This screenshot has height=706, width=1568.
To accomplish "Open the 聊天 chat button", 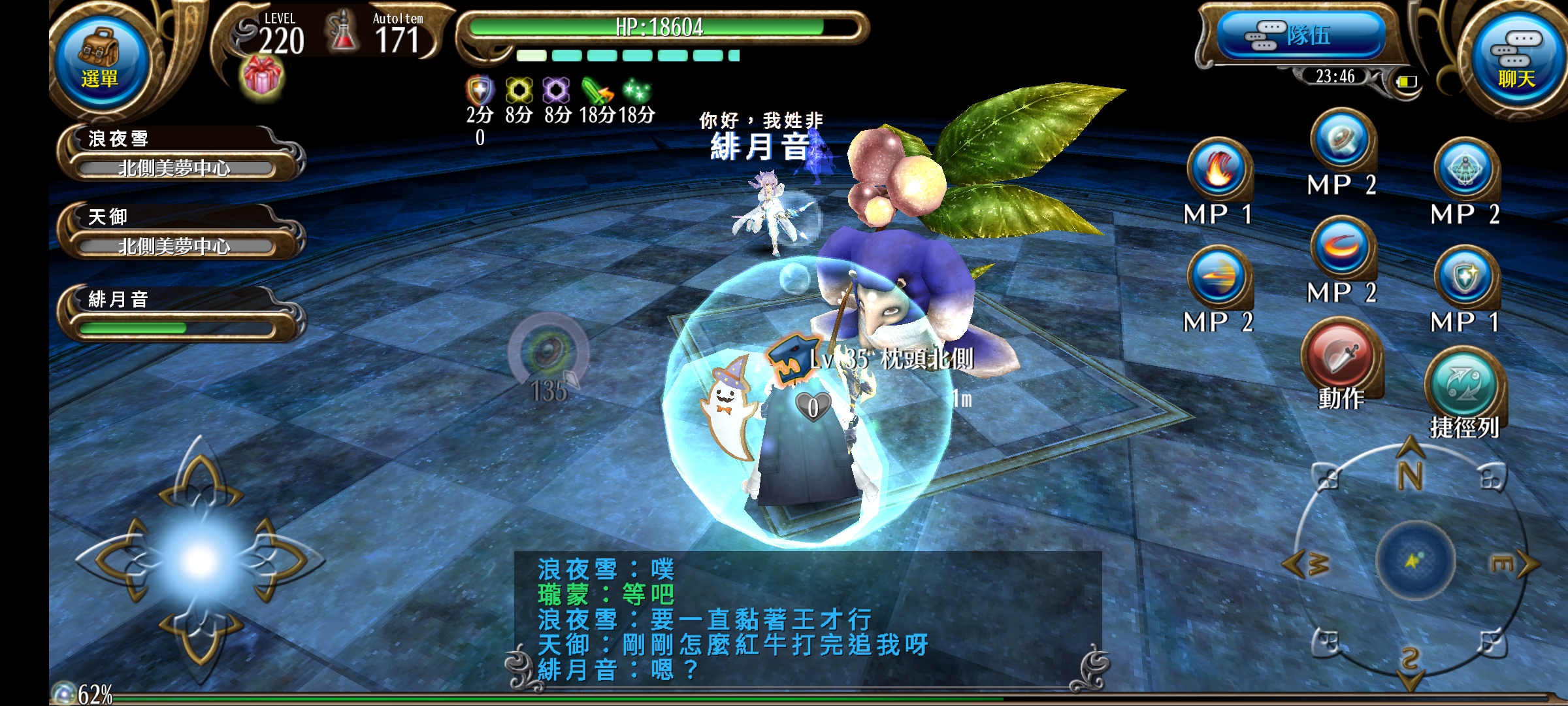I will click(1516, 60).
